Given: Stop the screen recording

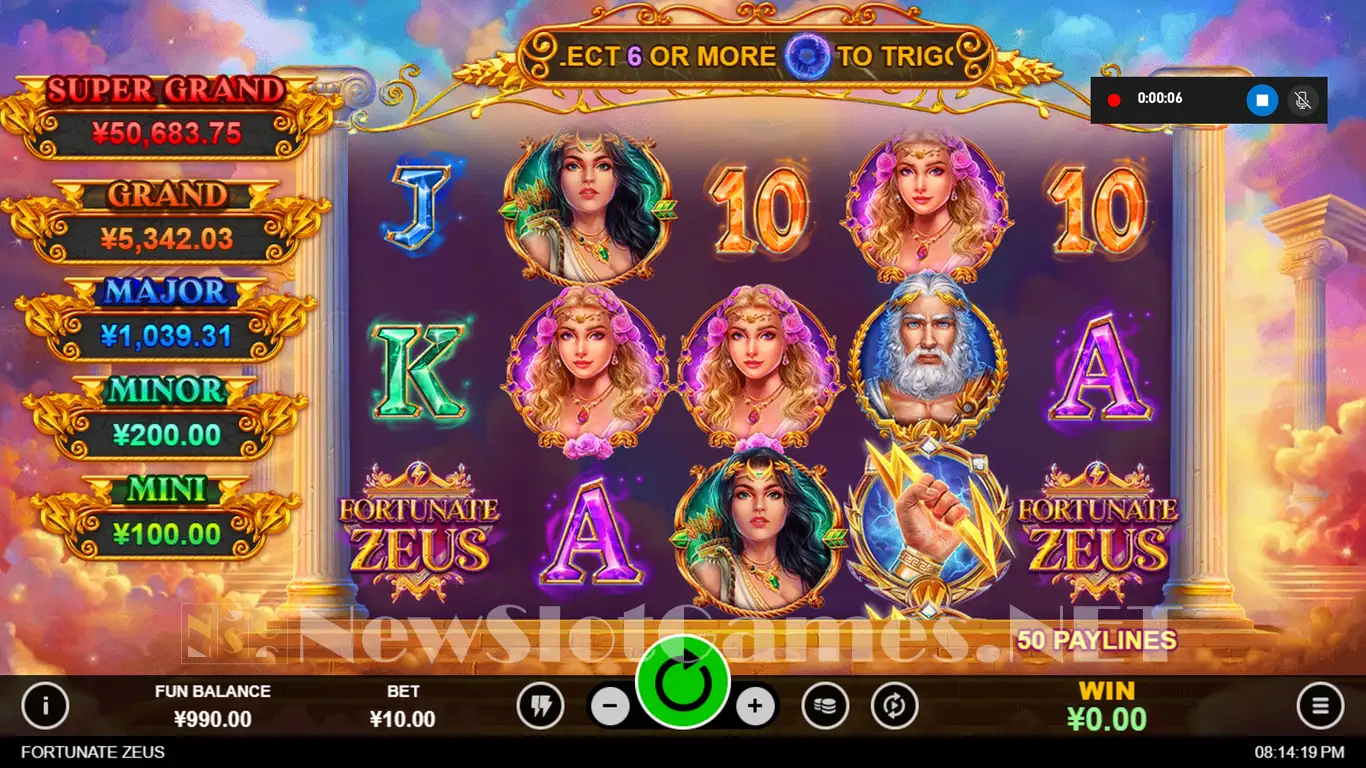Looking at the screenshot, I should 1262,100.
